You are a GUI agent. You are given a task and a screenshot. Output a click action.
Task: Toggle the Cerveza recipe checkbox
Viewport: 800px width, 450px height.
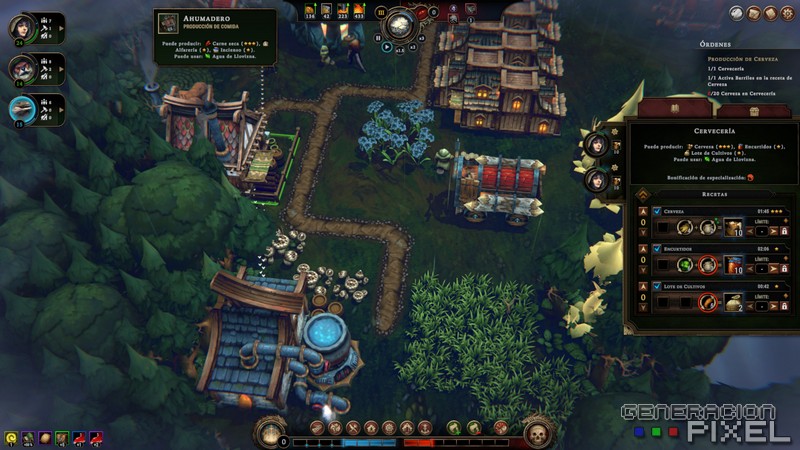tap(656, 212)
